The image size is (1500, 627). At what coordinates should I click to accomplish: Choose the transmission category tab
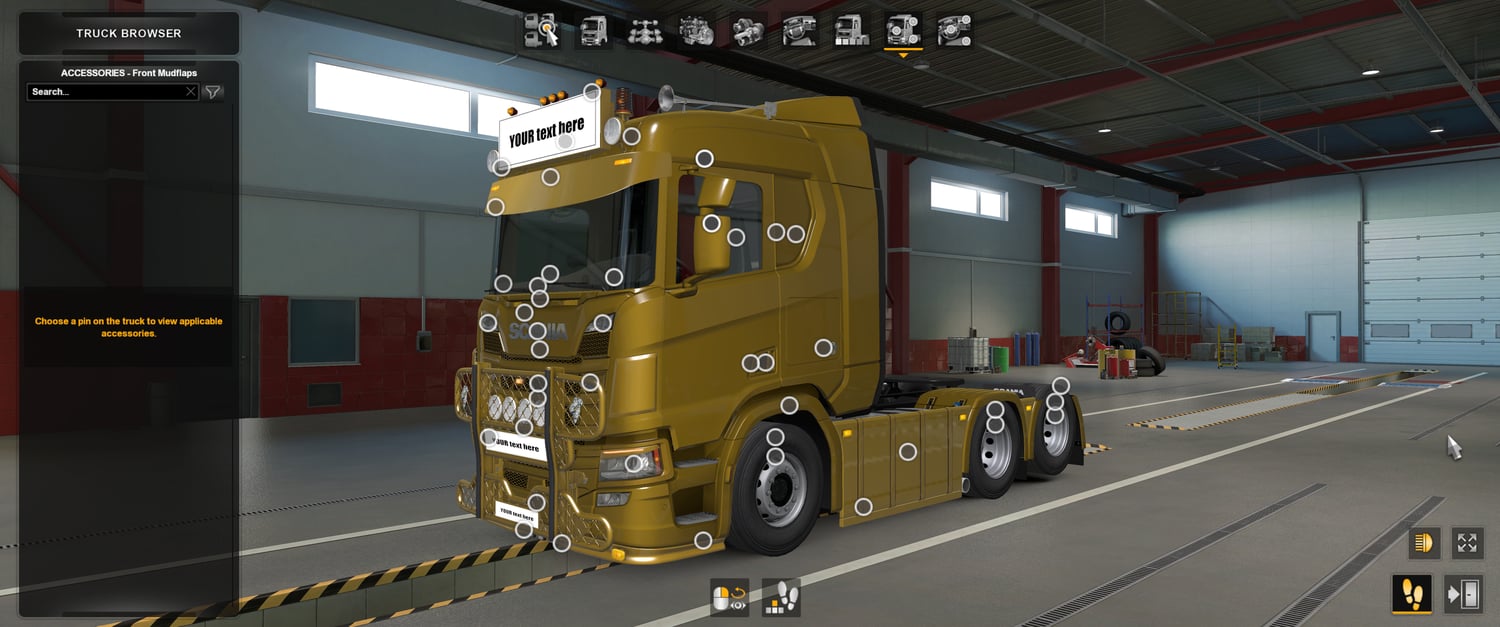[748, 31]
